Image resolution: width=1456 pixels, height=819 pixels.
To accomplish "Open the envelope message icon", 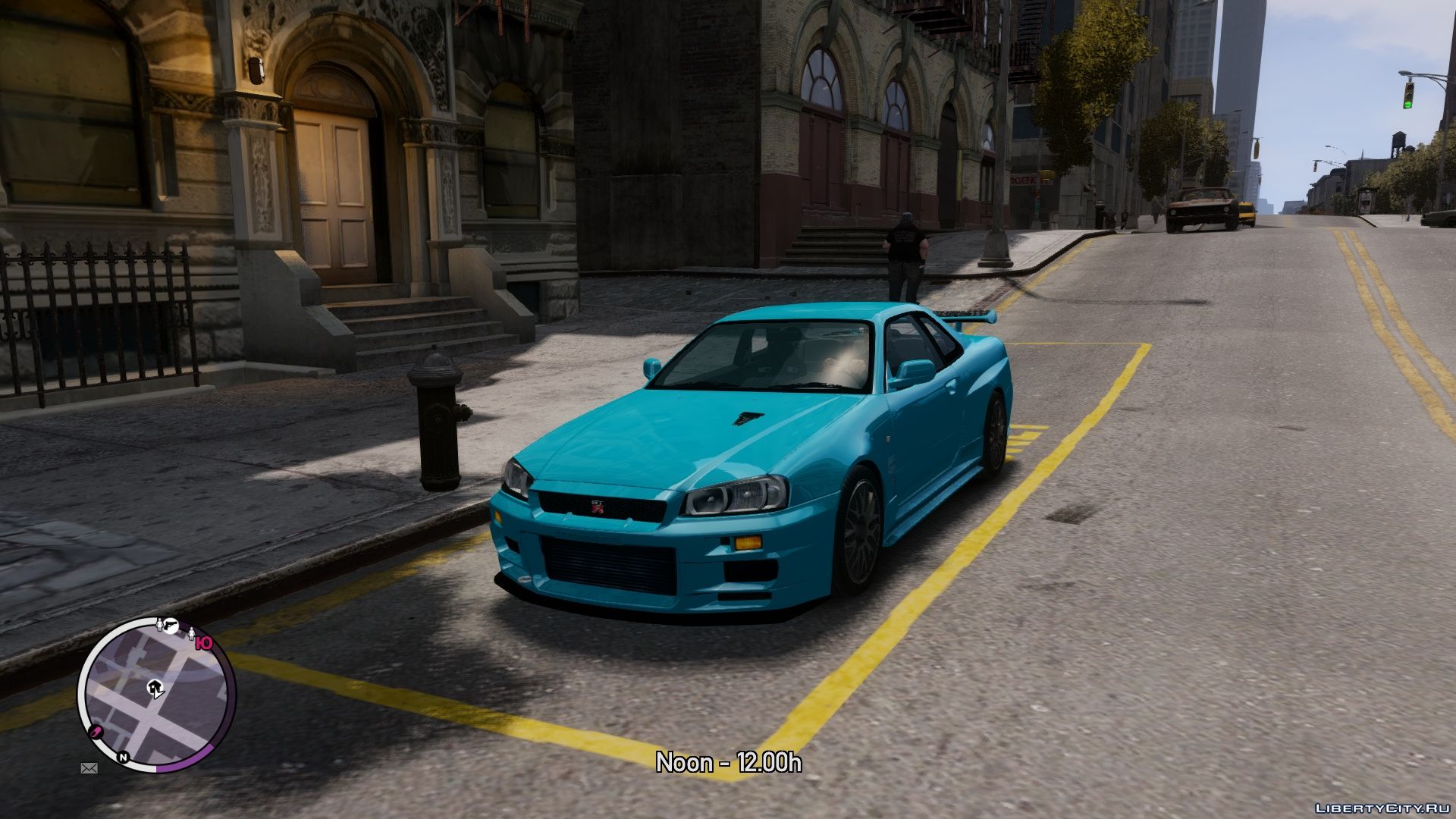I will pyautogui.click(x=89, y=768).
